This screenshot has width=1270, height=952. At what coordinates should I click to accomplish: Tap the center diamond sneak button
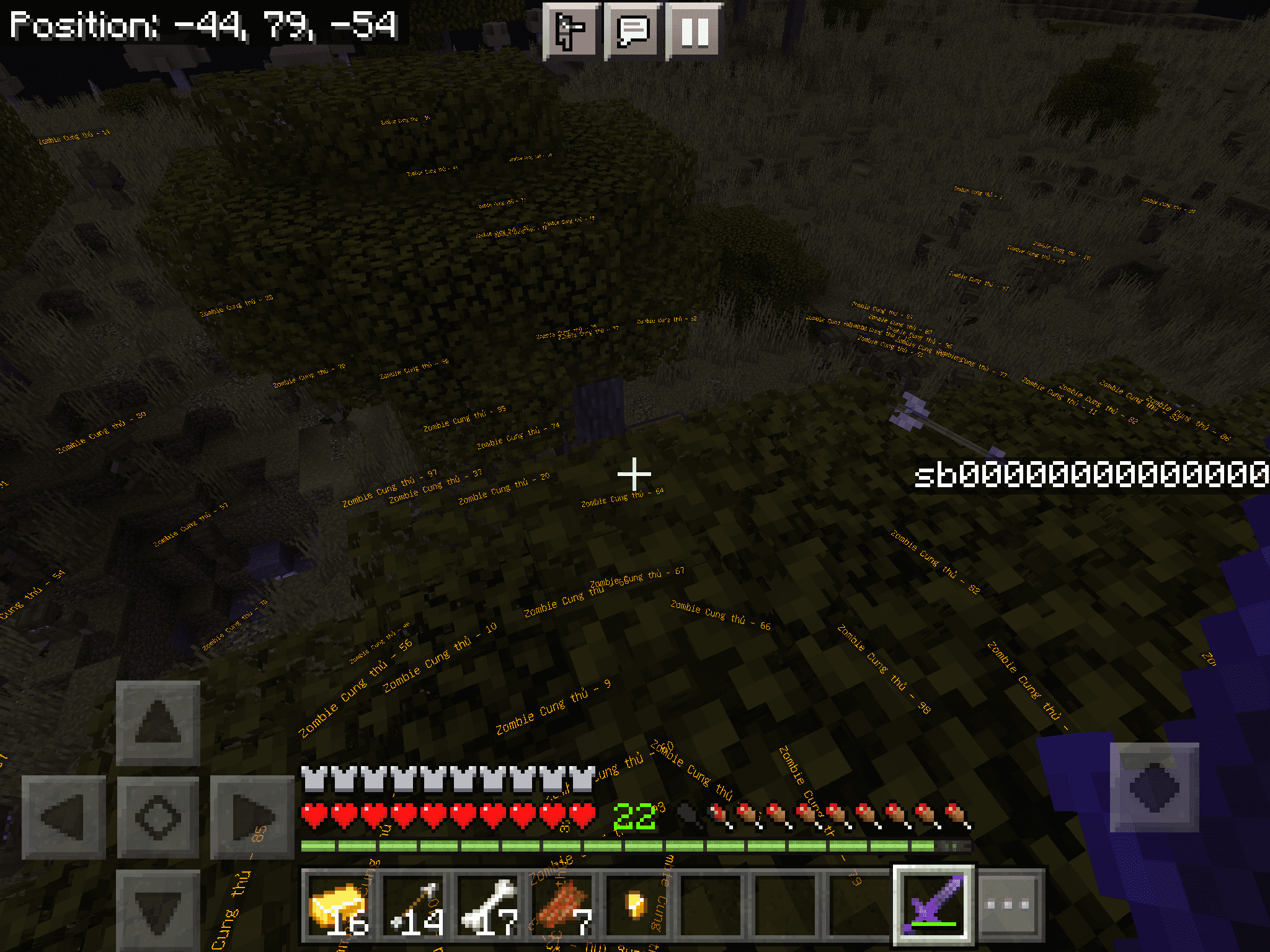[158, 818]
